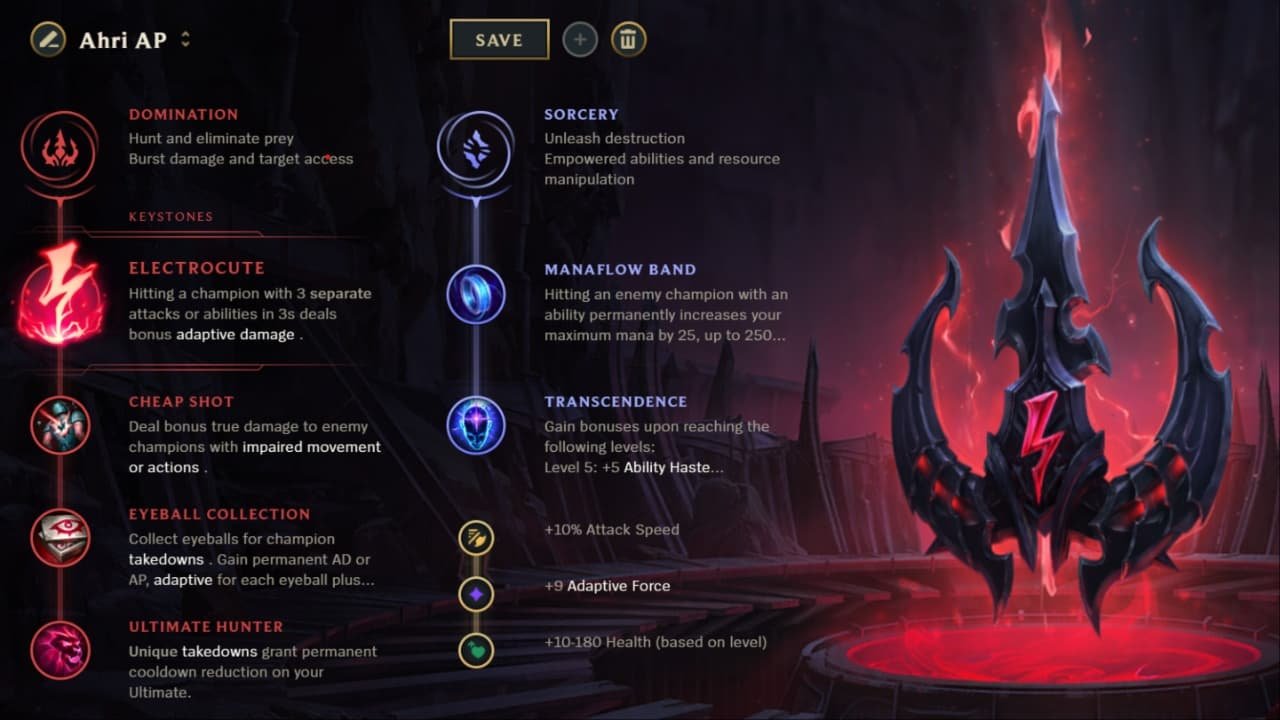
Task: Add a new rune page with plus icon
Action: 580,39
